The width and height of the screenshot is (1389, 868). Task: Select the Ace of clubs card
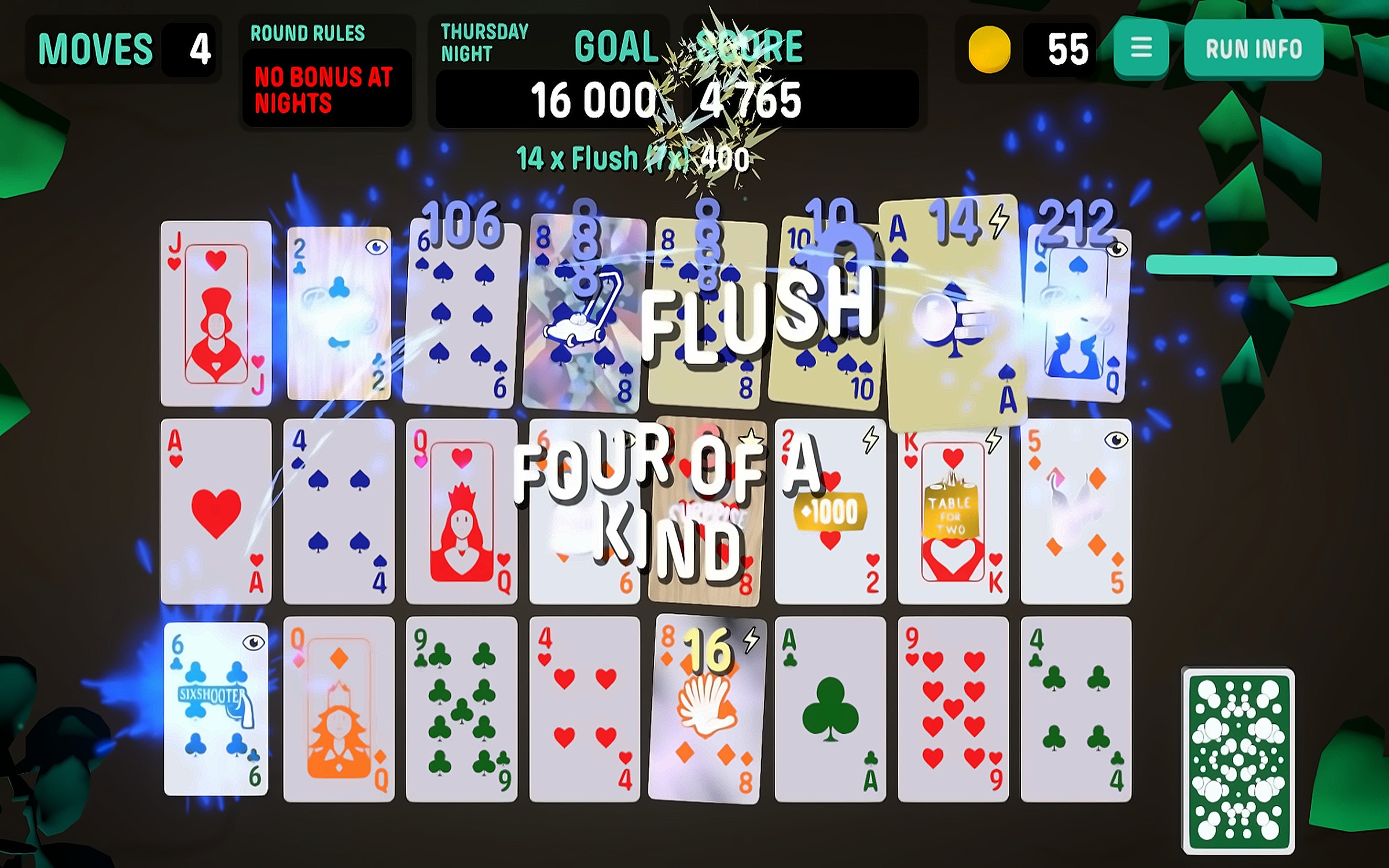[x=830, y=709]
